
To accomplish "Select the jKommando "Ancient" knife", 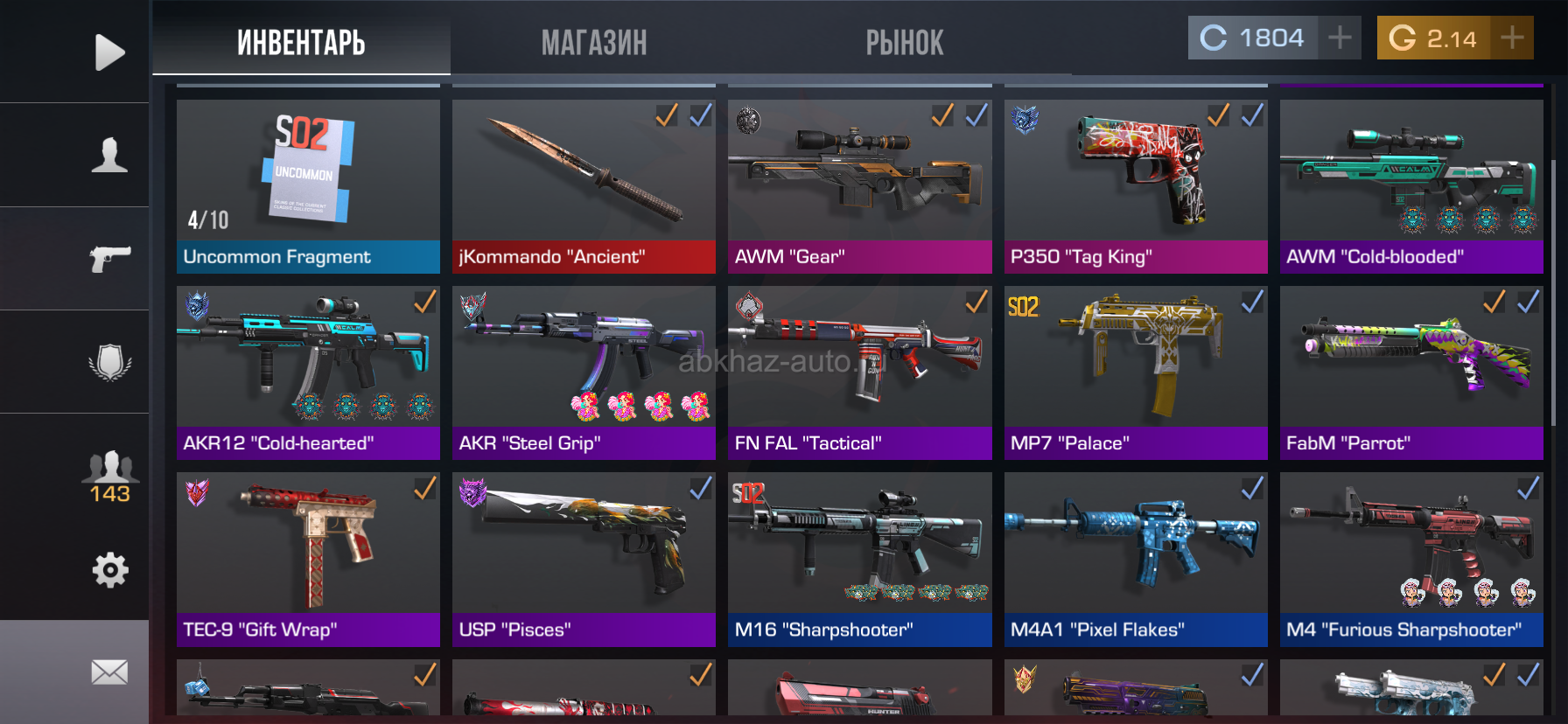I will pyautogui.click(x=584, y=186).
